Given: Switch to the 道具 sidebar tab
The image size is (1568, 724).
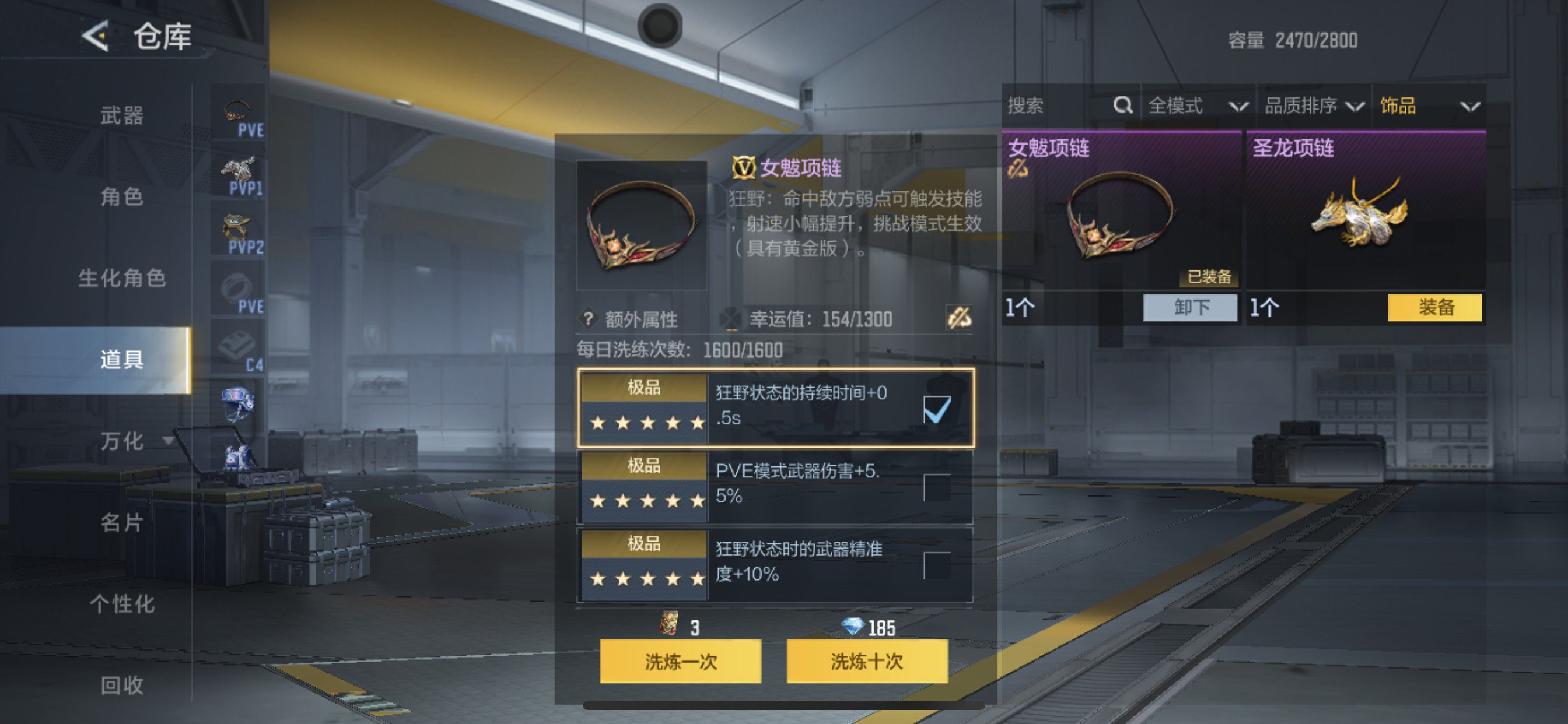Looking at the screenshot, I should point(121,359).
